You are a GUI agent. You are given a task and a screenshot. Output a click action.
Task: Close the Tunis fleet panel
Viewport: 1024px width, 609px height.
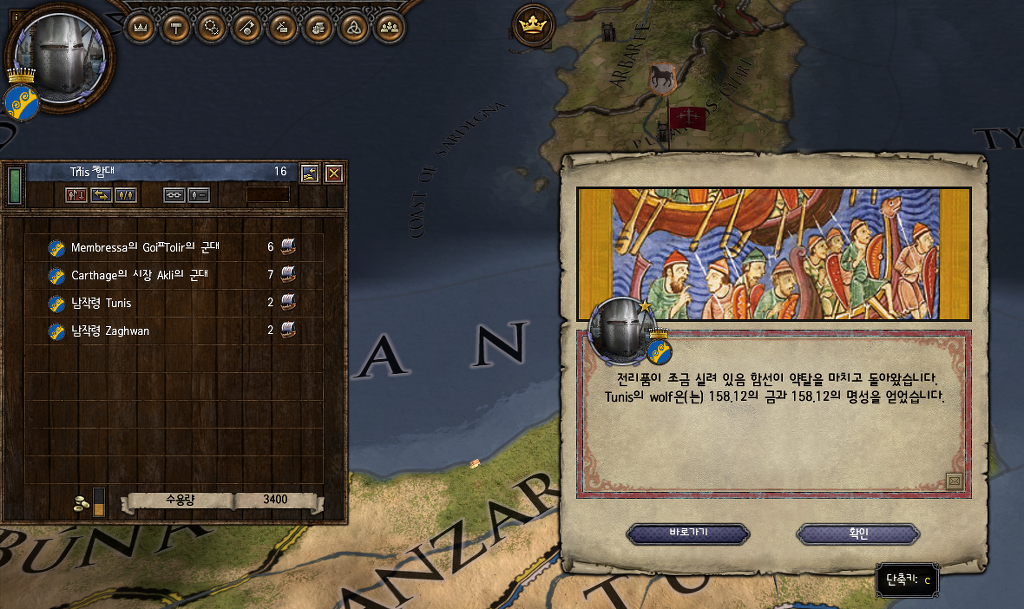(x=334, y=172)
